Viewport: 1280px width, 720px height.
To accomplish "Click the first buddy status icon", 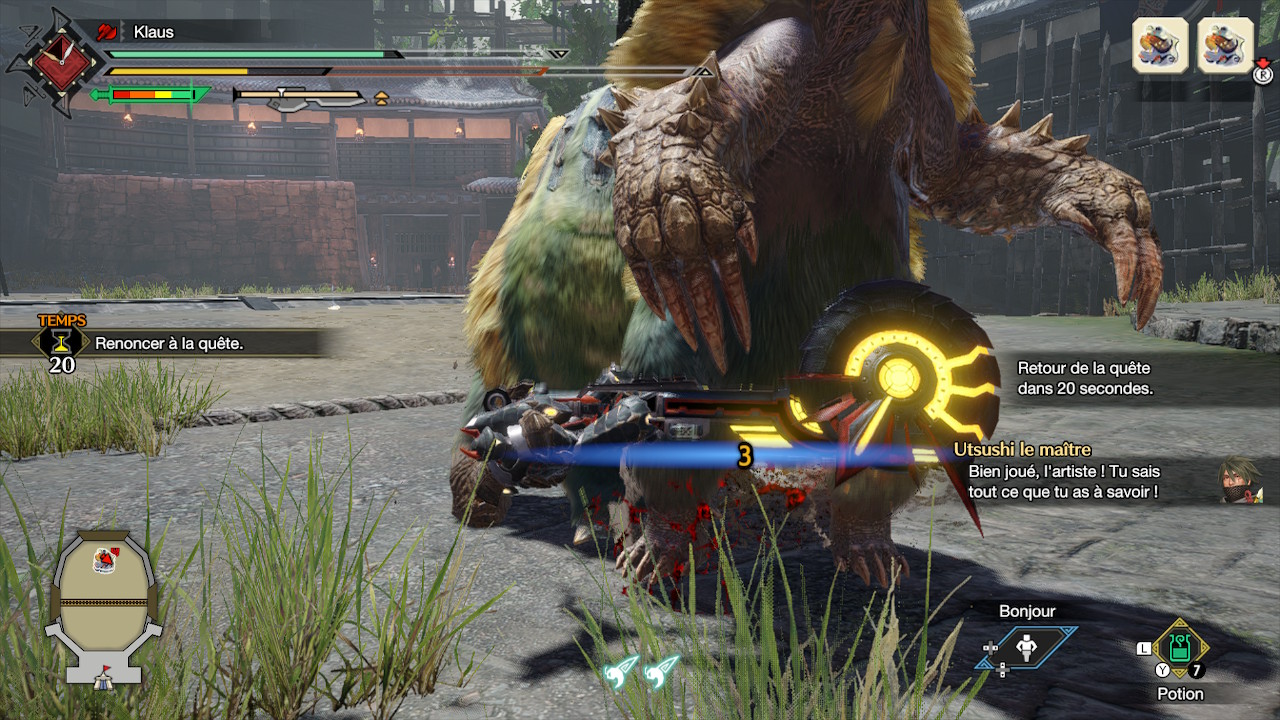I will (x=1160, y=45).
